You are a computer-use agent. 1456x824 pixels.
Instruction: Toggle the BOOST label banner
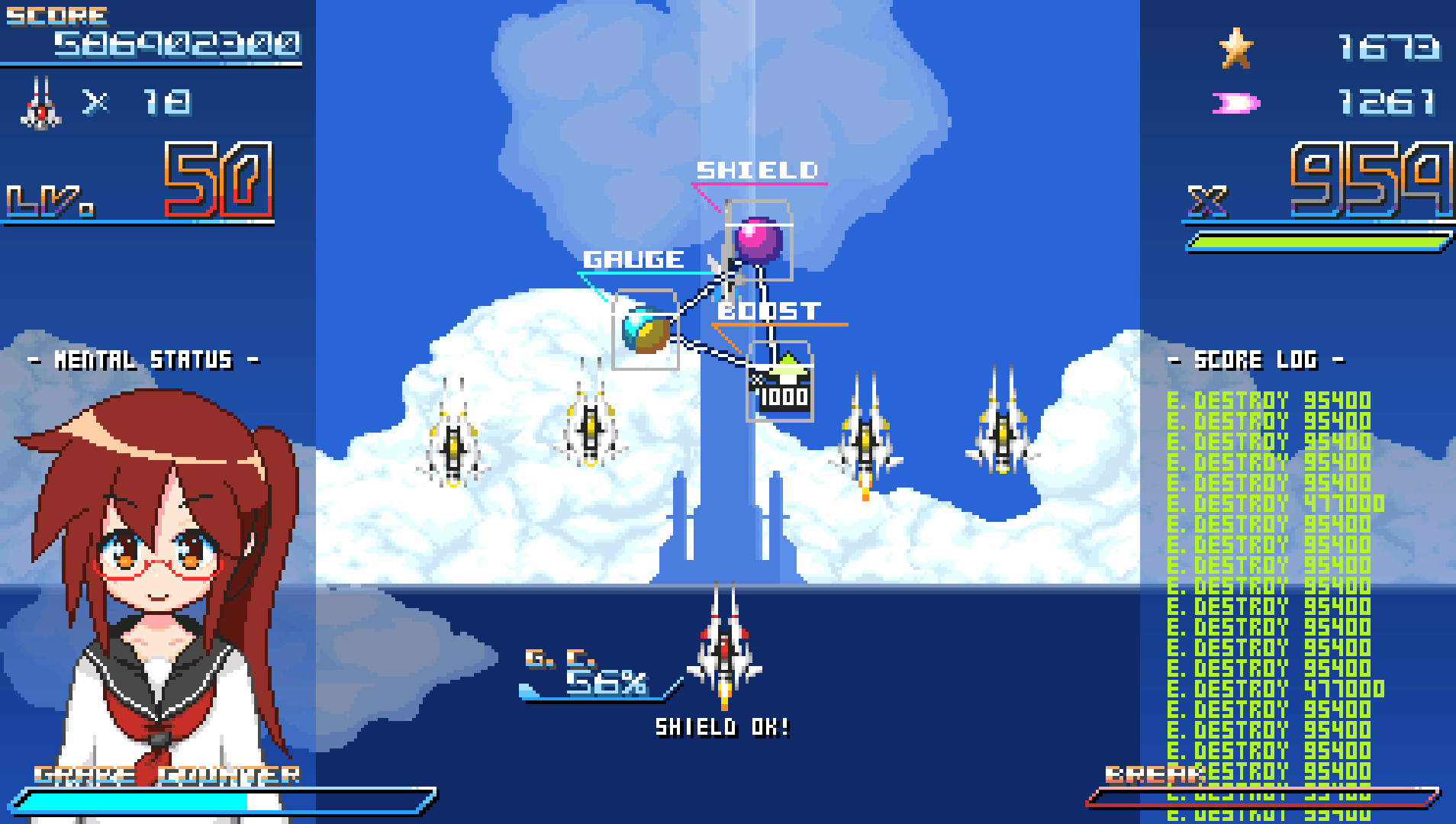point(771,311)
